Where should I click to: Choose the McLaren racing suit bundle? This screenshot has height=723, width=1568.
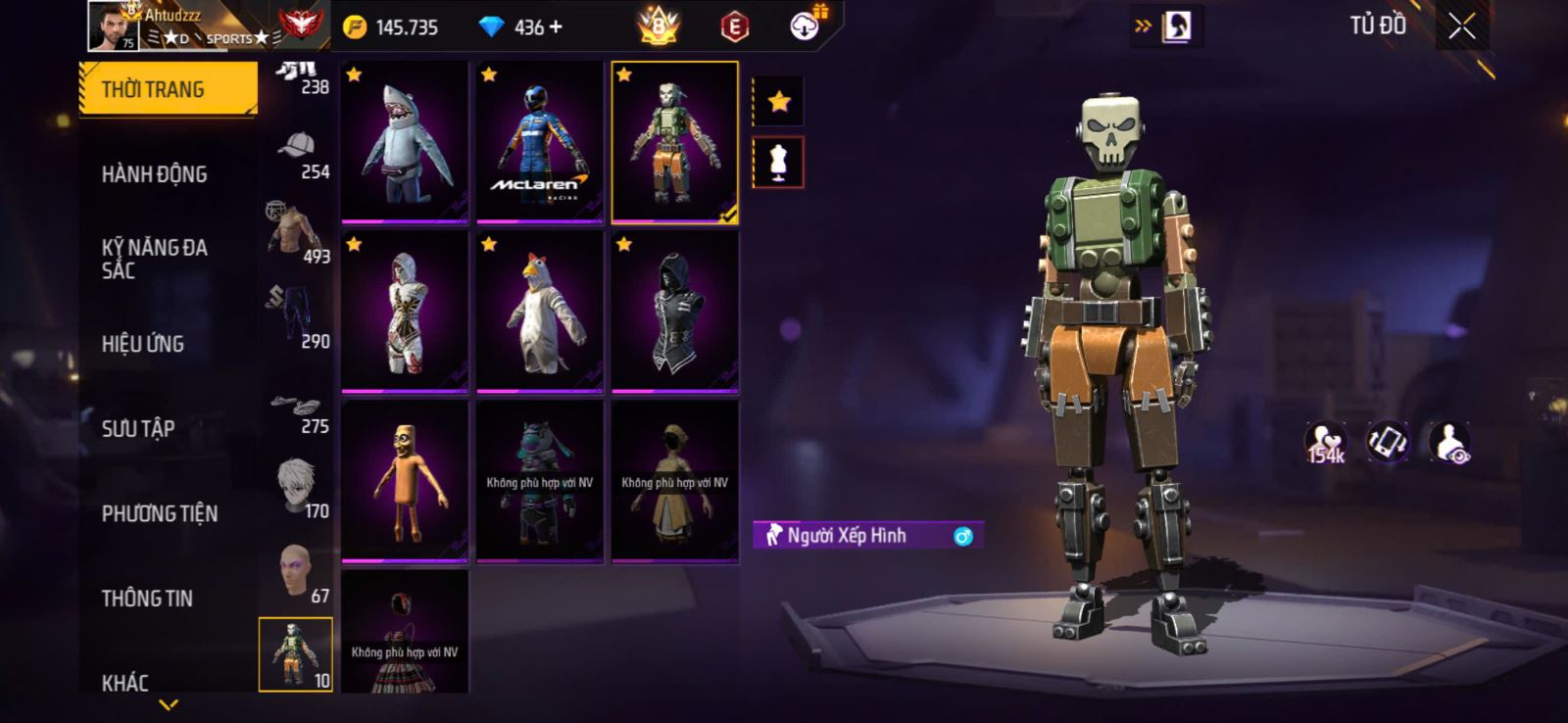[540, 142]
